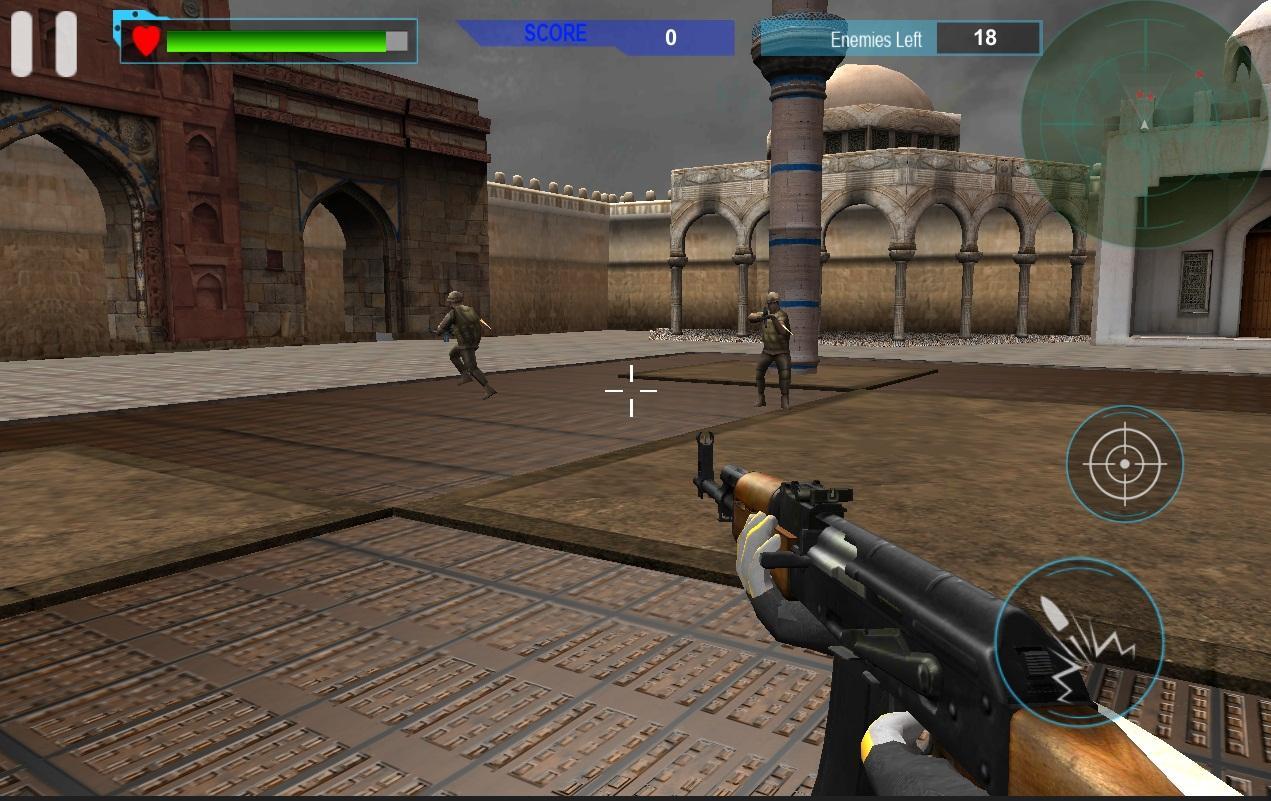Click the circular radar minimap

pos(1145,123)
